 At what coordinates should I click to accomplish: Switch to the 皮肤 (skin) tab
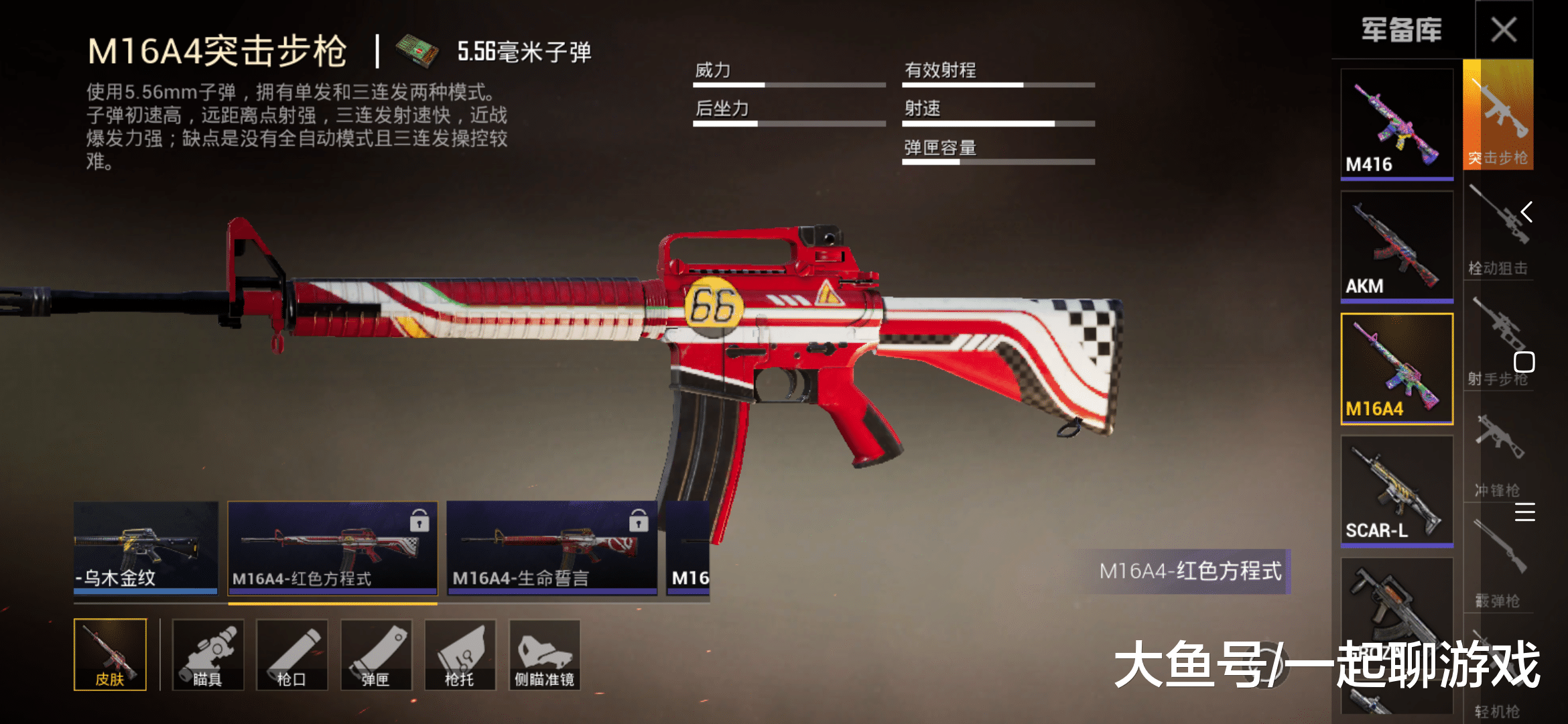click(x=111, y=654)
